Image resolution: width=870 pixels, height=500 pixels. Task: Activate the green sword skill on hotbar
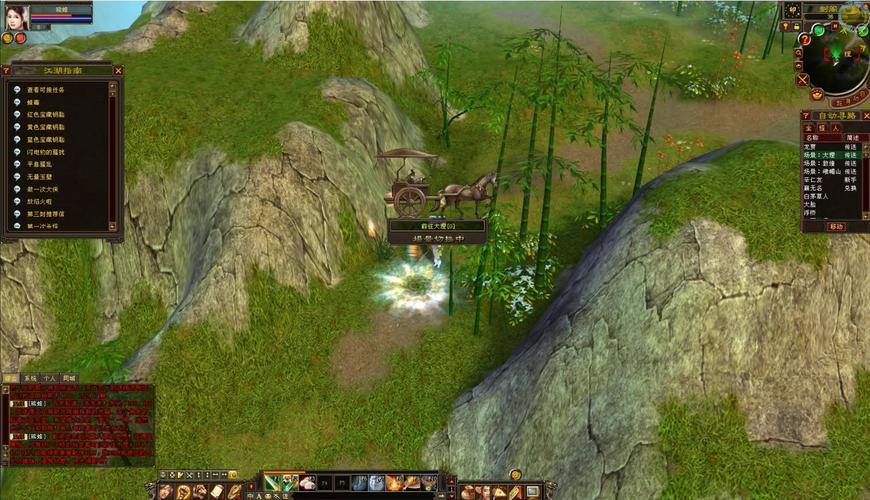click(274, 483)
